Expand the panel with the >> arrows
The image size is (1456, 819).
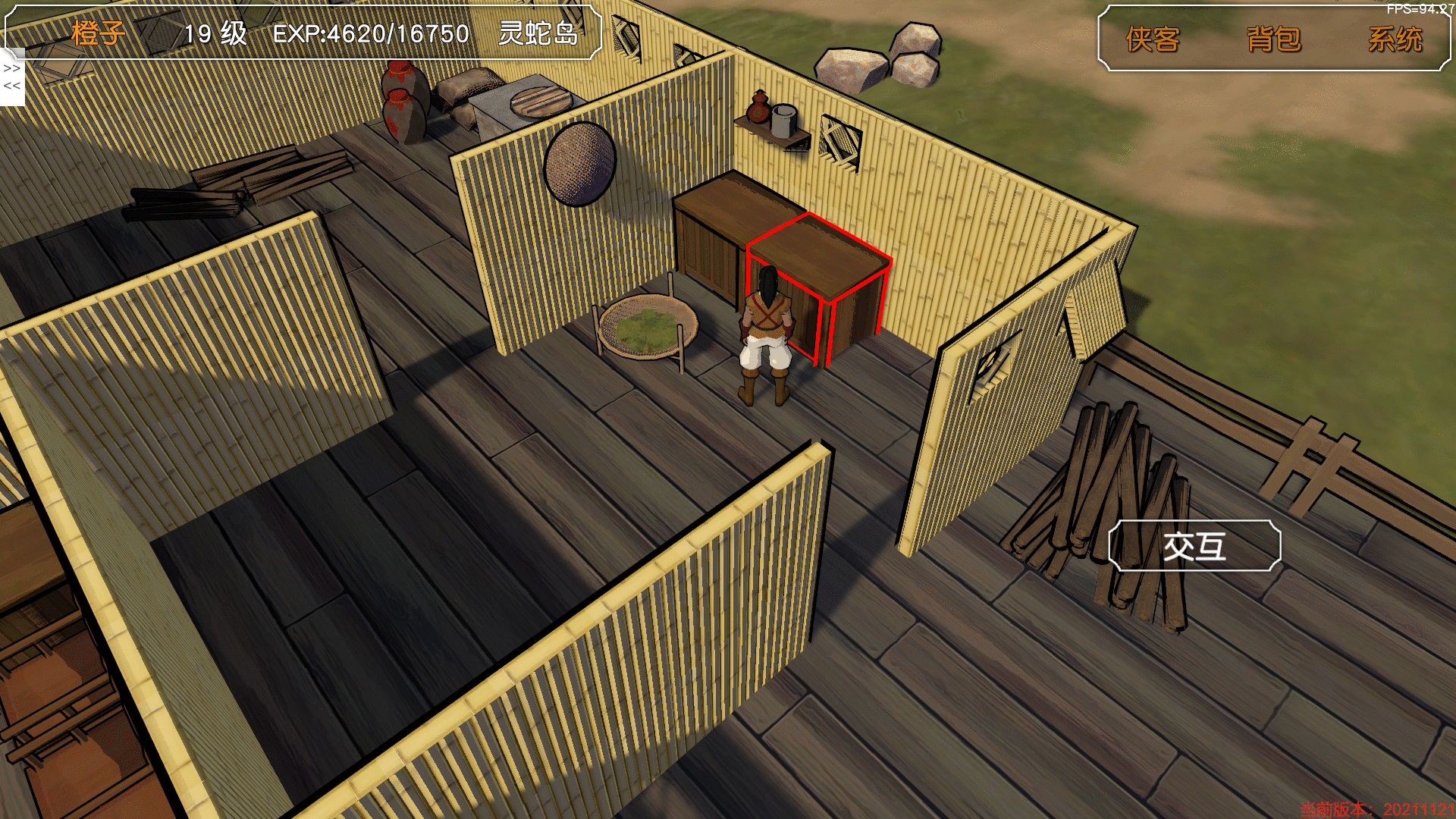click(x=12, y=68)
